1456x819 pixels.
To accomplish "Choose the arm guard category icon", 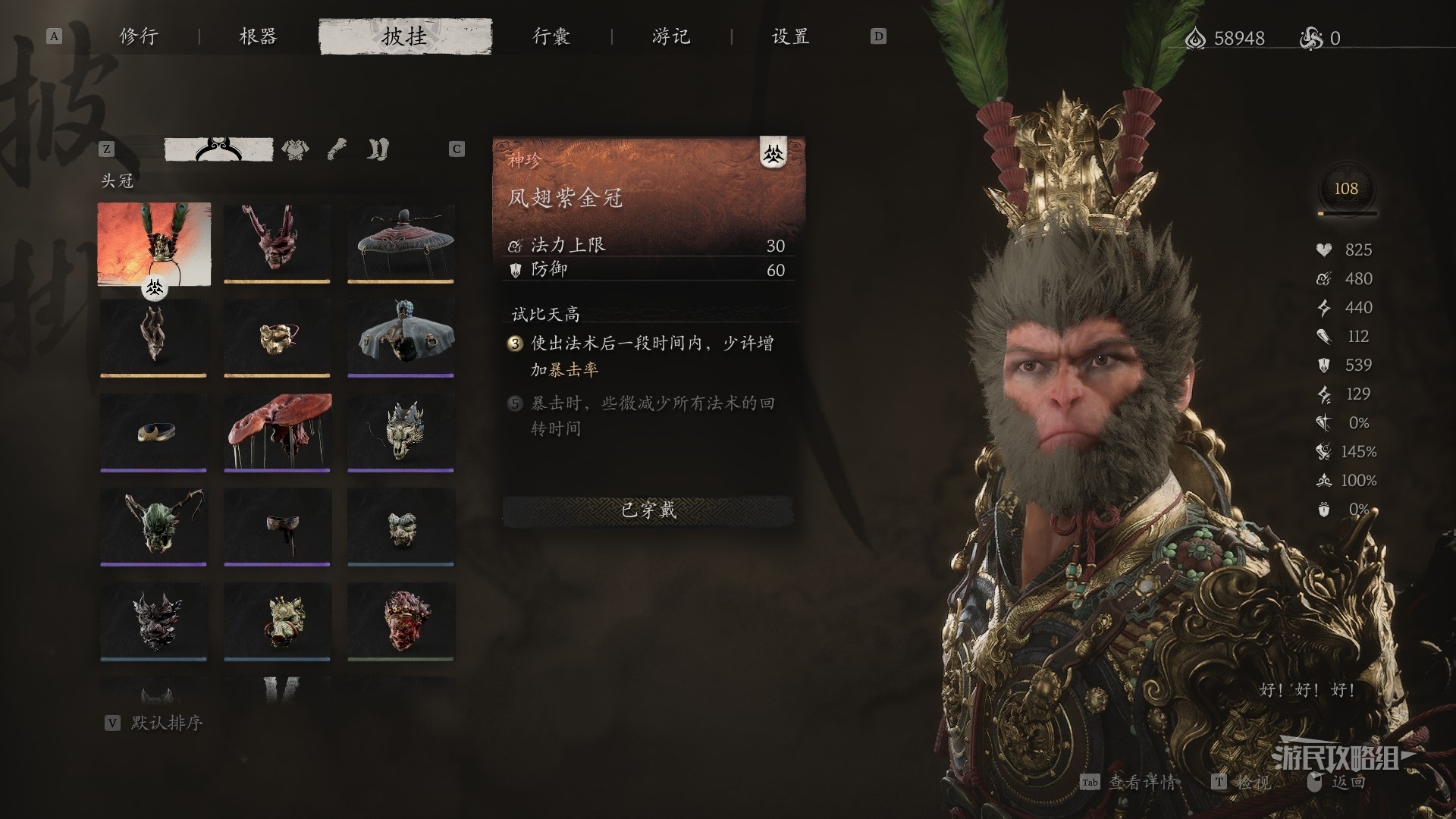I will 337,149.
